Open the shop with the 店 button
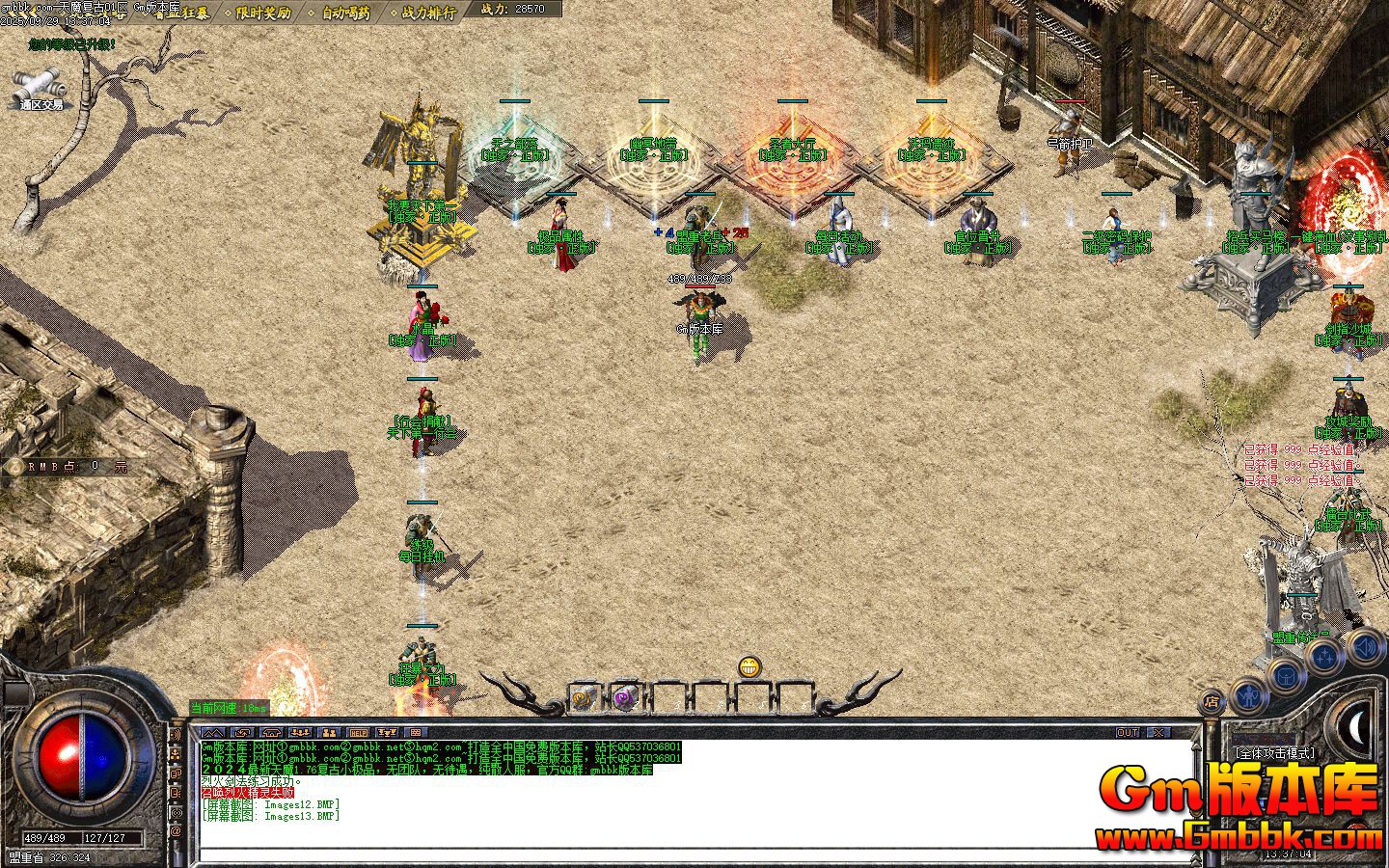Screen dimensions: 1389x868 (1212, 701)
